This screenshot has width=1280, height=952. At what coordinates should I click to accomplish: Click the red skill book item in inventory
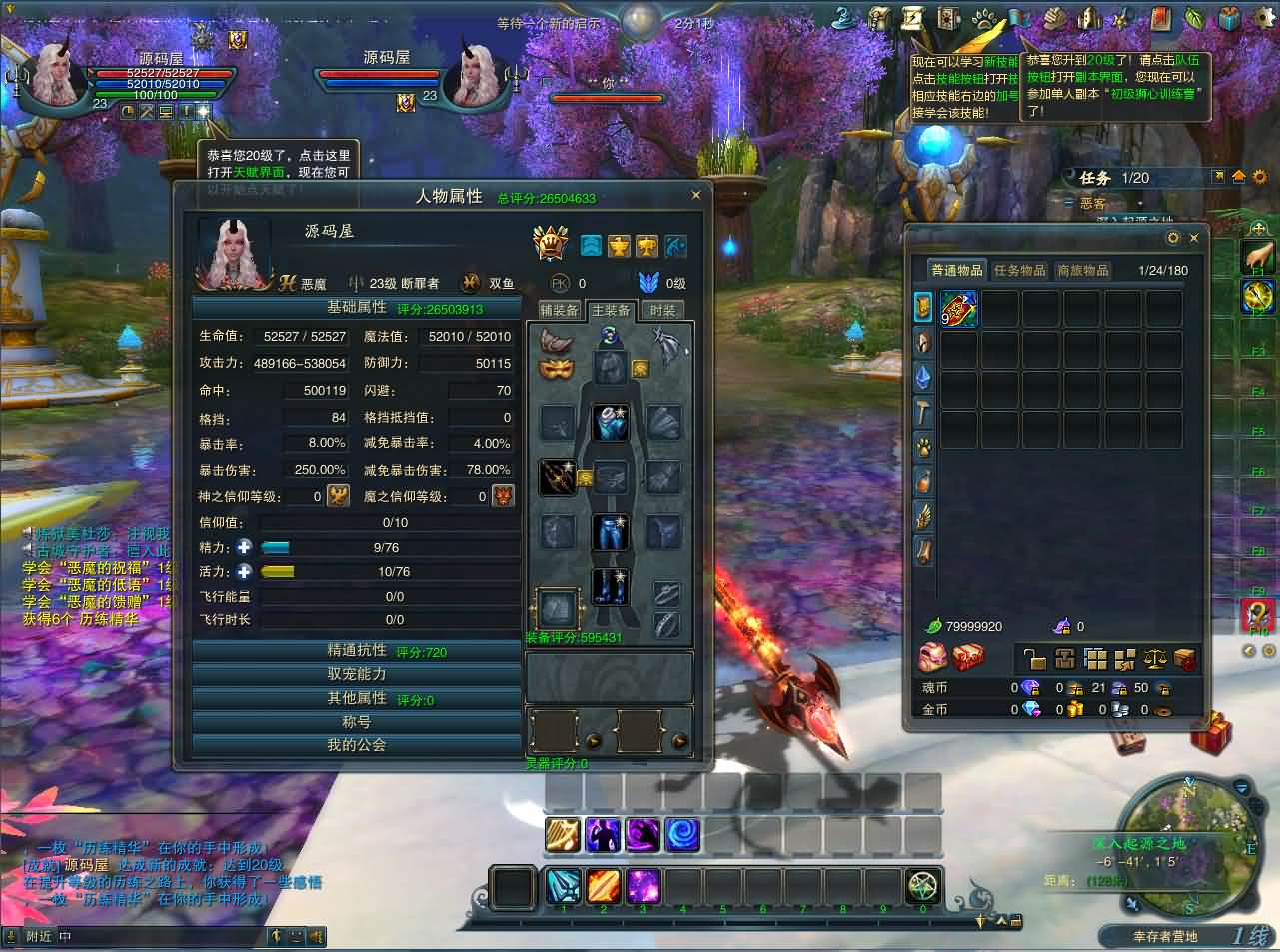tap(958, 309)
